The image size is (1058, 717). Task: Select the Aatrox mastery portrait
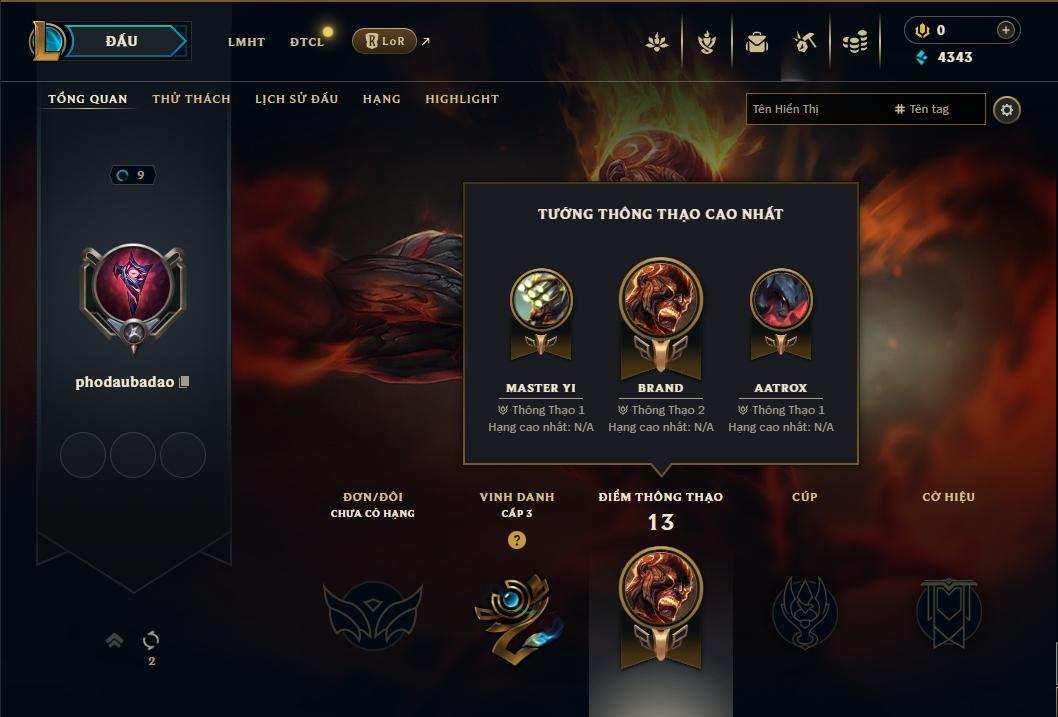pyautogui.click(x=781, y=300)
